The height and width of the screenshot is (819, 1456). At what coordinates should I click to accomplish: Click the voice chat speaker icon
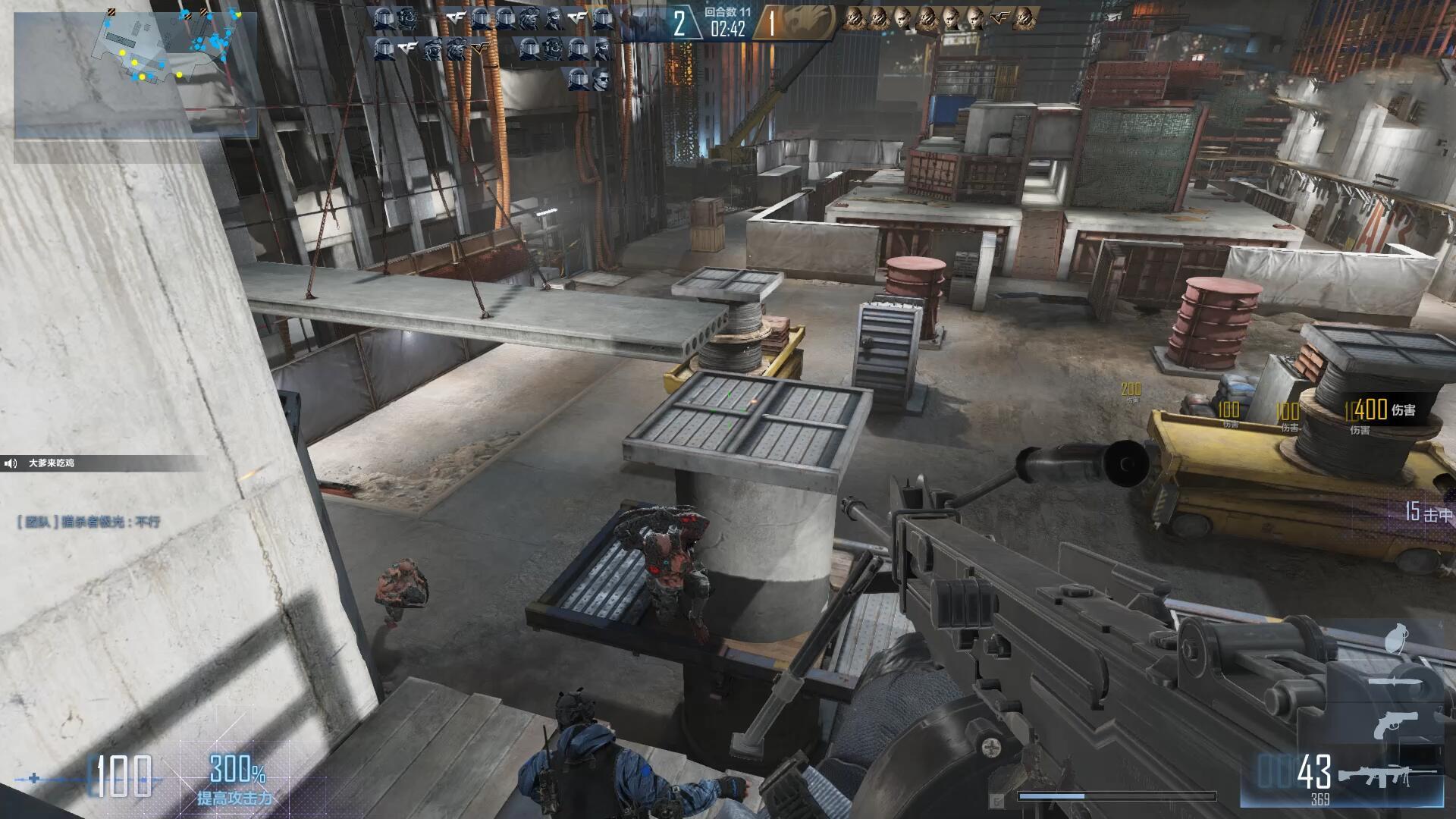[x=11, y=463]
